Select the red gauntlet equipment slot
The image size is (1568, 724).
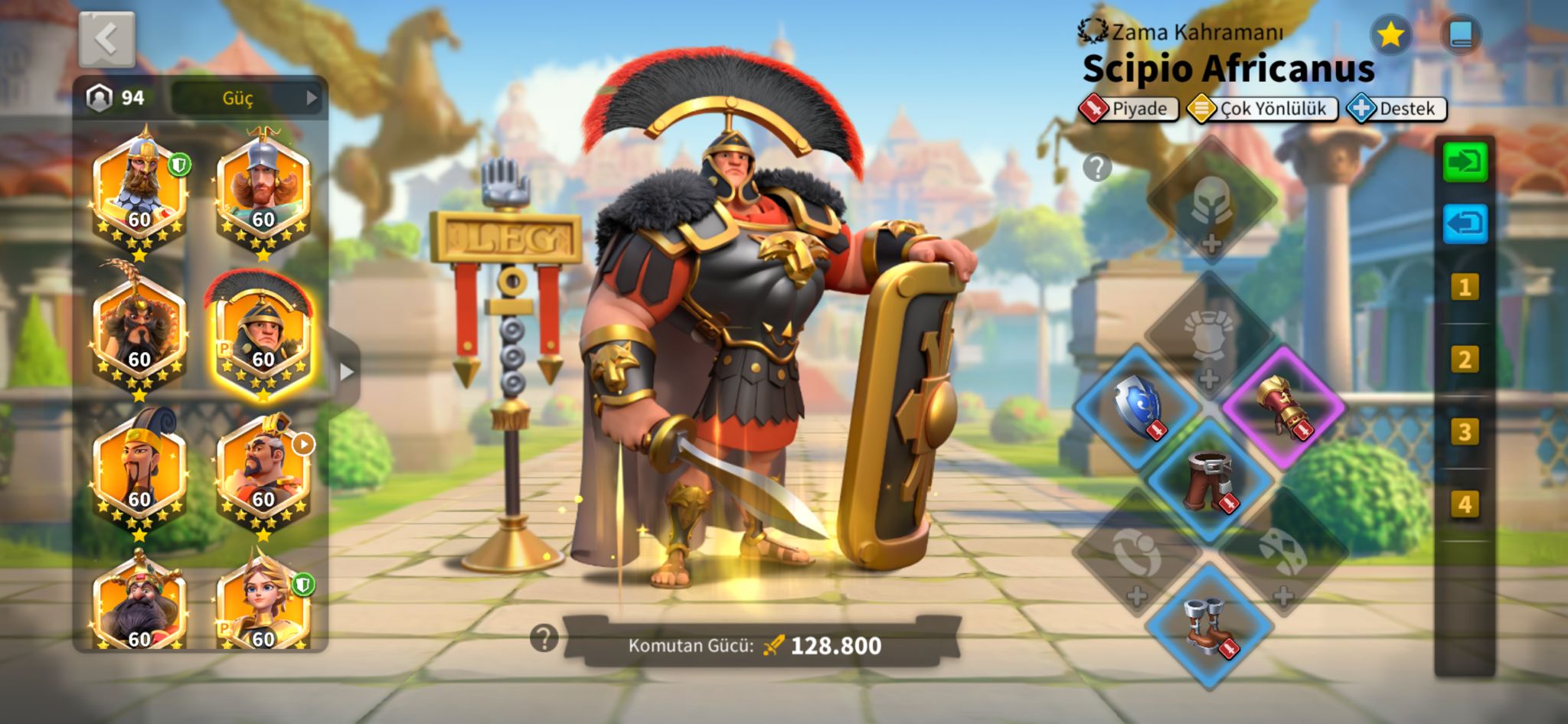pos(1282,406)
